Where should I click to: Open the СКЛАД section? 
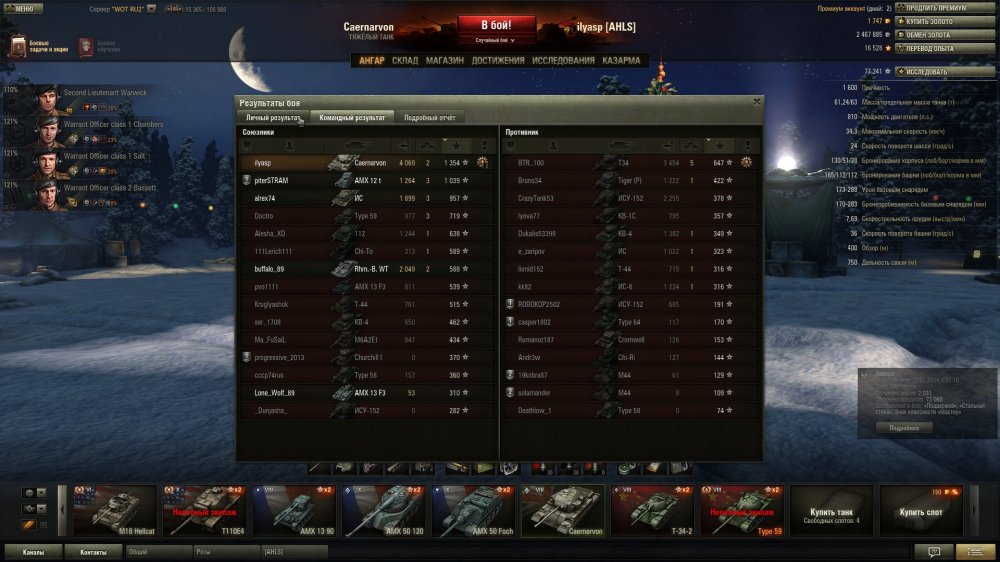click(x=405, y=61)
